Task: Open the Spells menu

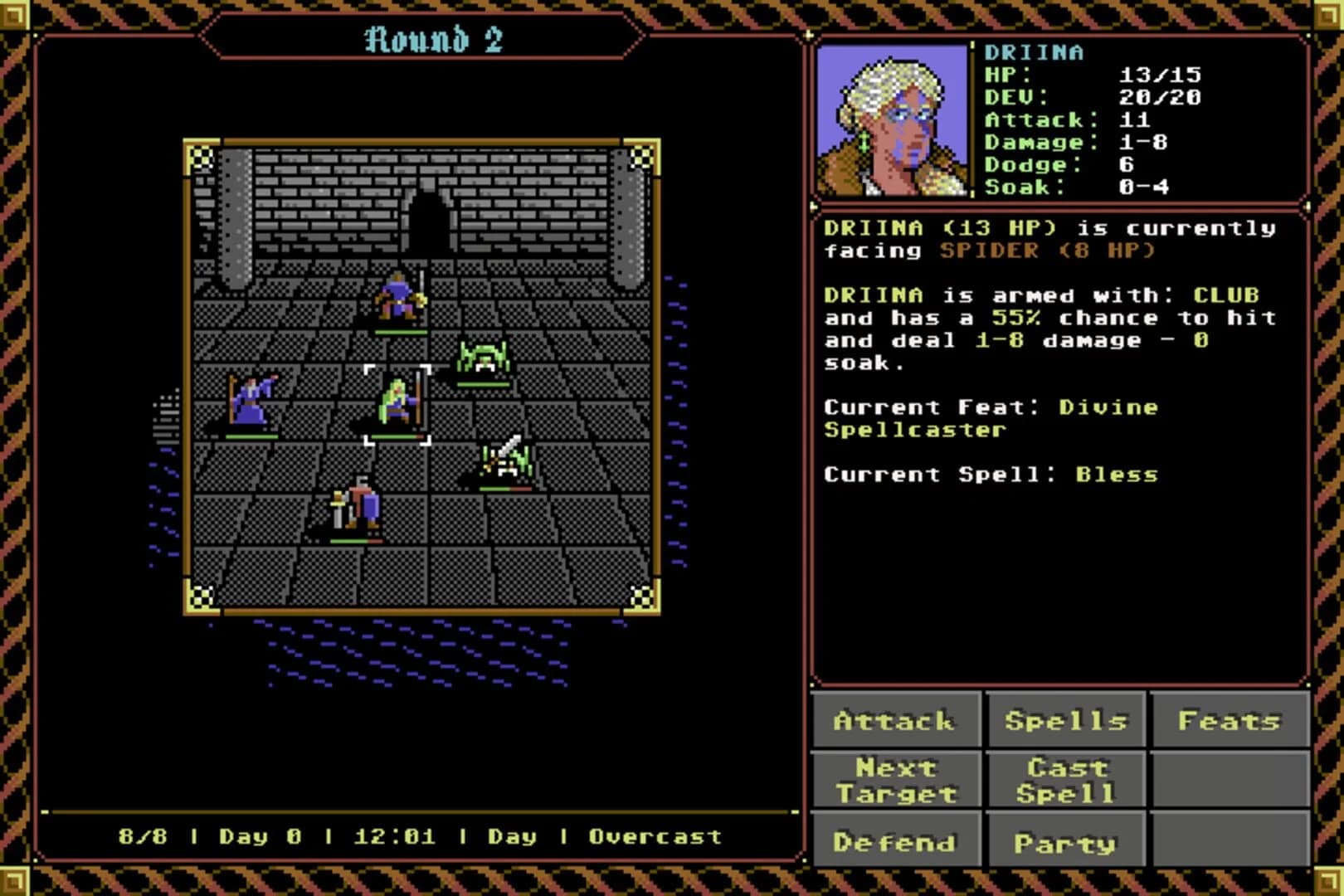Action: click(1066, 721)
